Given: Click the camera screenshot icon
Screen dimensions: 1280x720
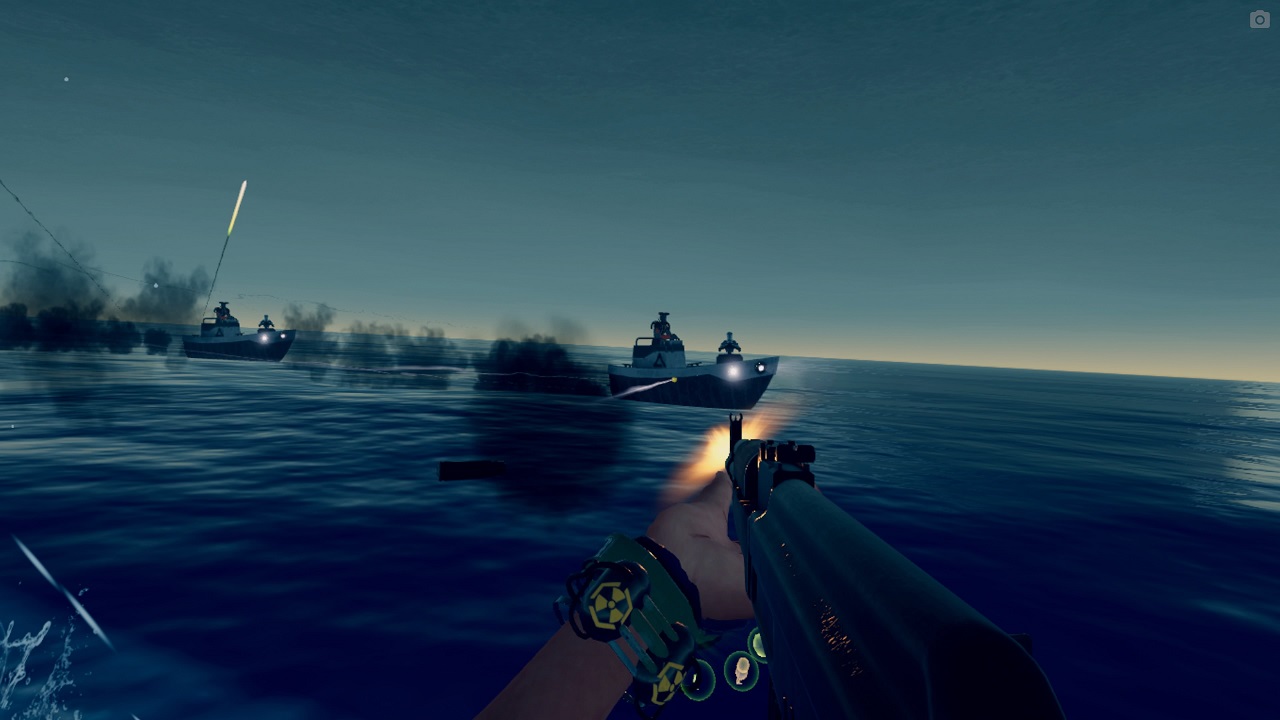Looking at the screenshot, I should click(x=1259, y=19).
